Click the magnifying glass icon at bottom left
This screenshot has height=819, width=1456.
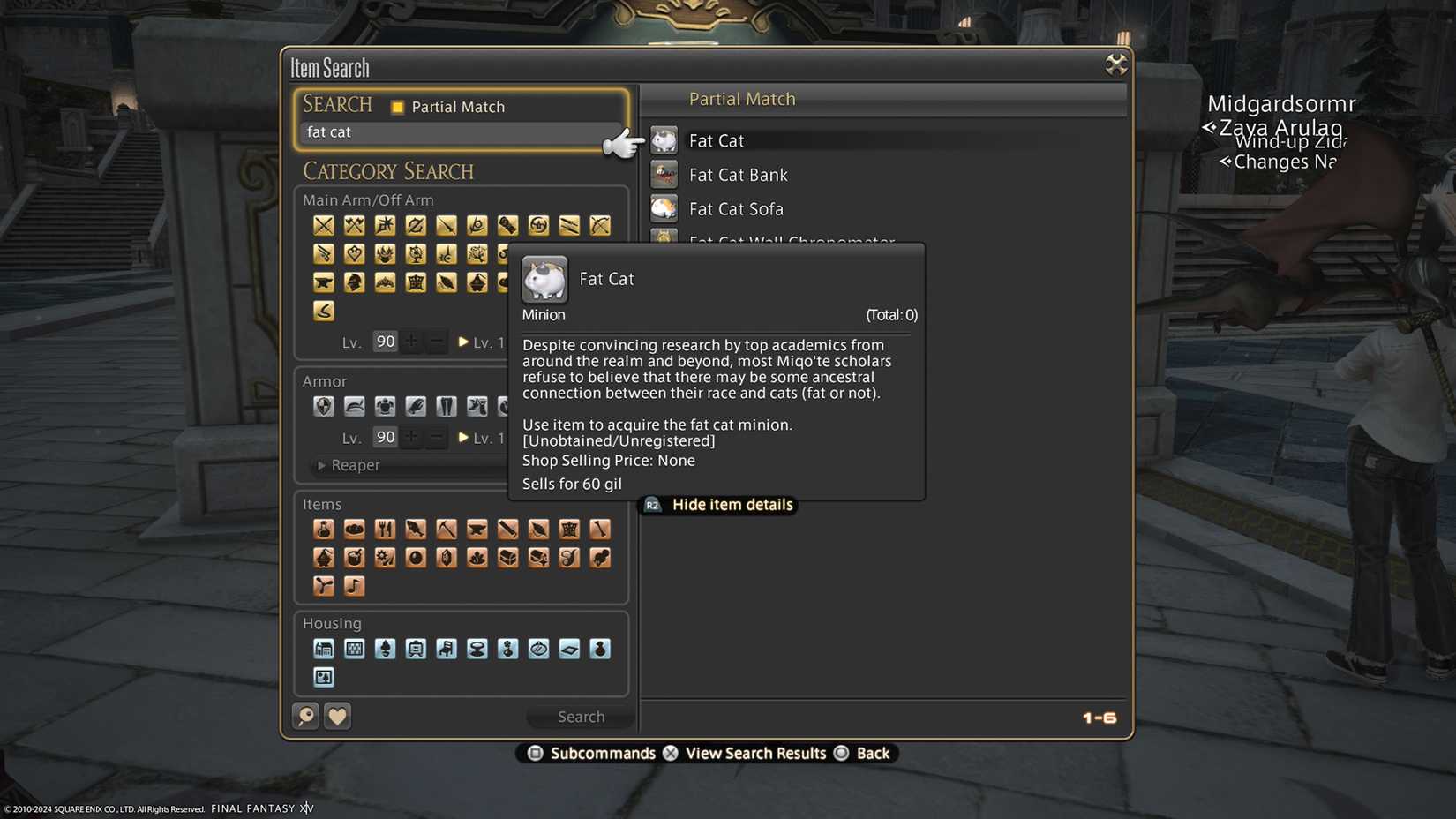pyautogui.click(x=305, y=716)
